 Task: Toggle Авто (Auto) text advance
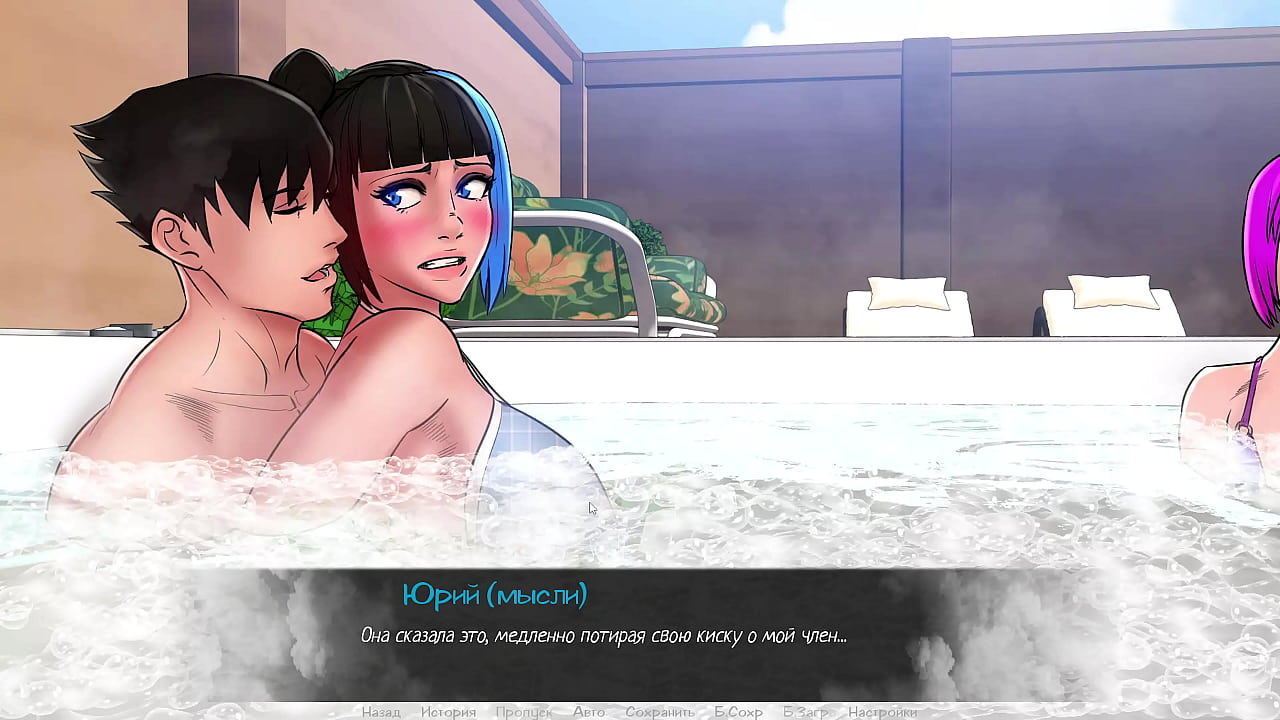coord(589,712)
